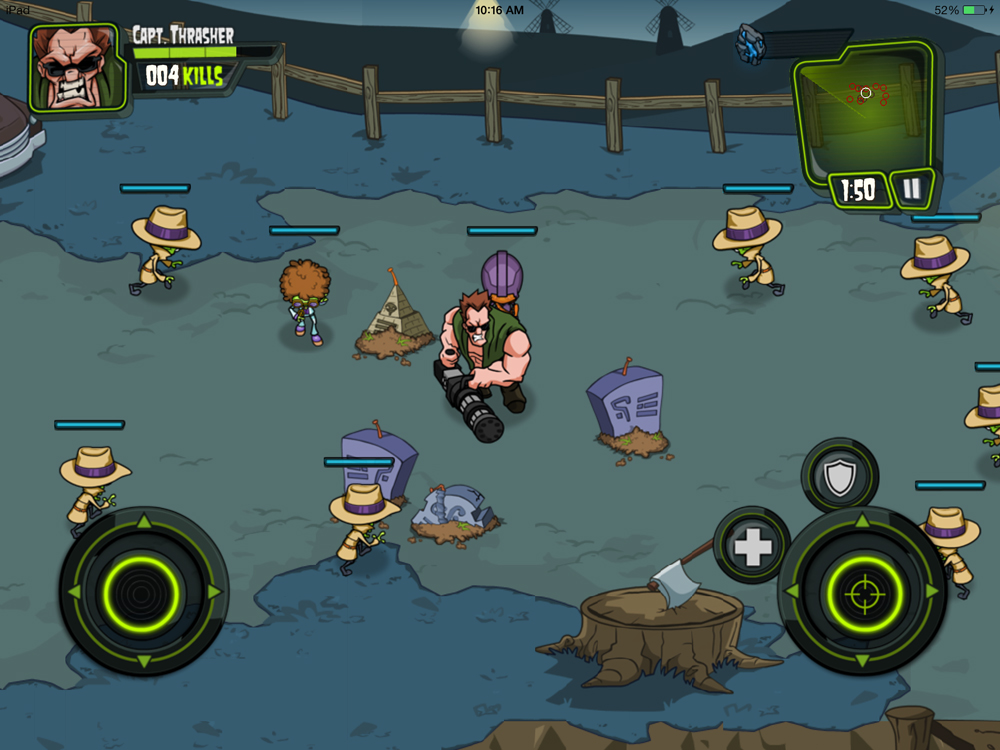Viewport: 1000px width, 750px height.
Task: Use the health cross heal button
Action: (x=751, y=546)
